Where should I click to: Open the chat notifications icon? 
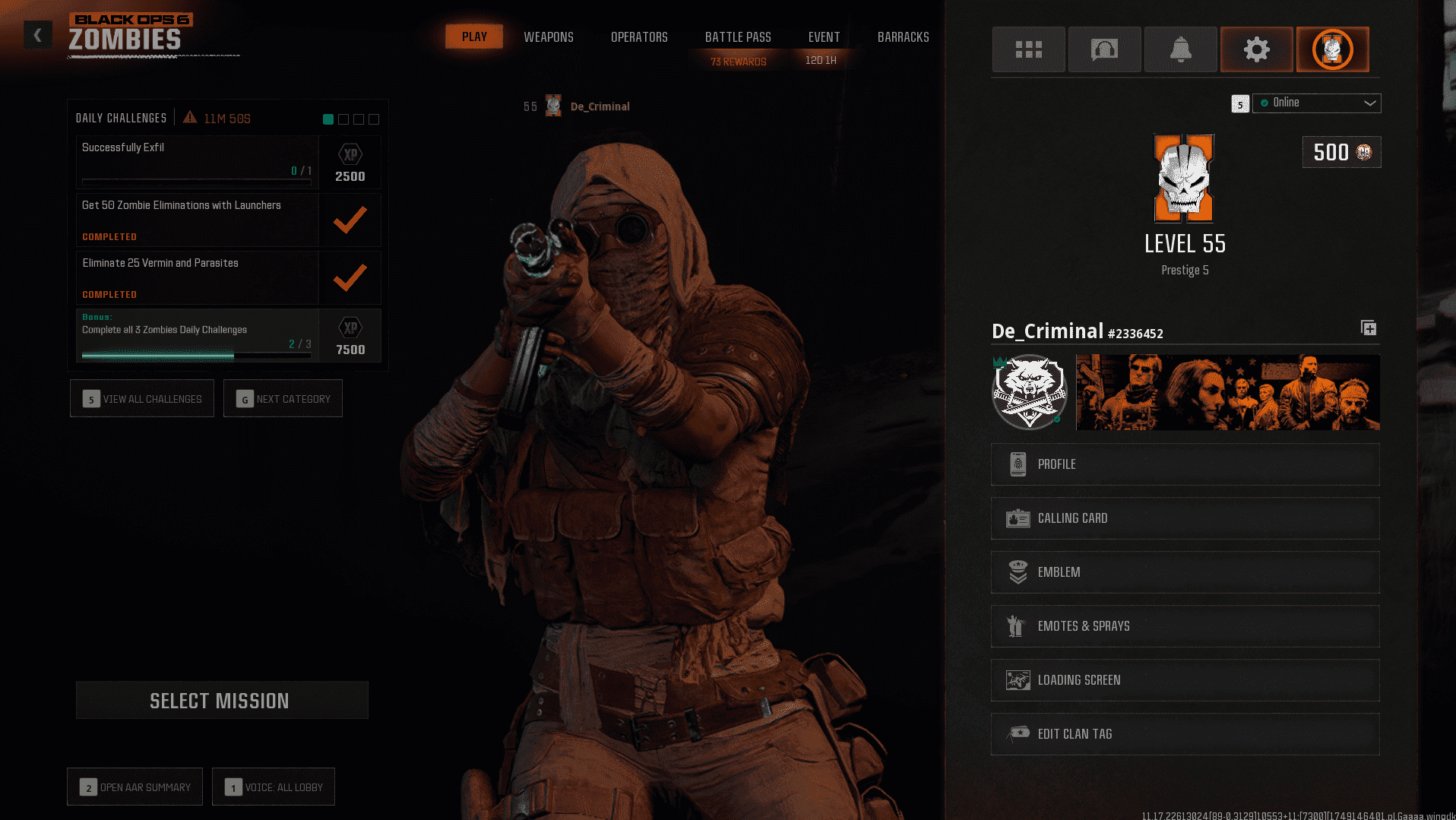tap(1104, 49)
